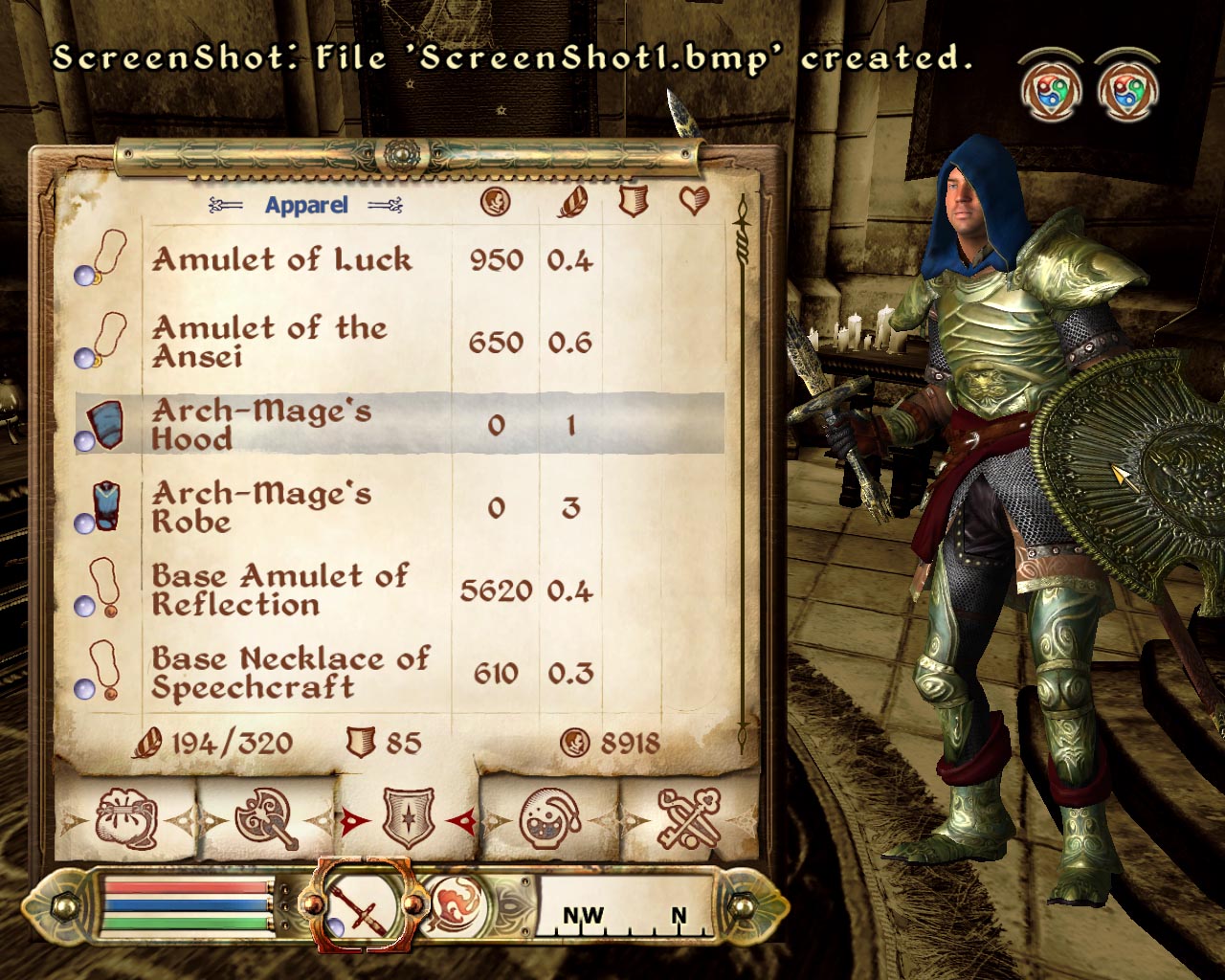Viewport: 1225px width, 980px height.
Task: Show all items with the sack tab
Action: [x=125, y=819]
